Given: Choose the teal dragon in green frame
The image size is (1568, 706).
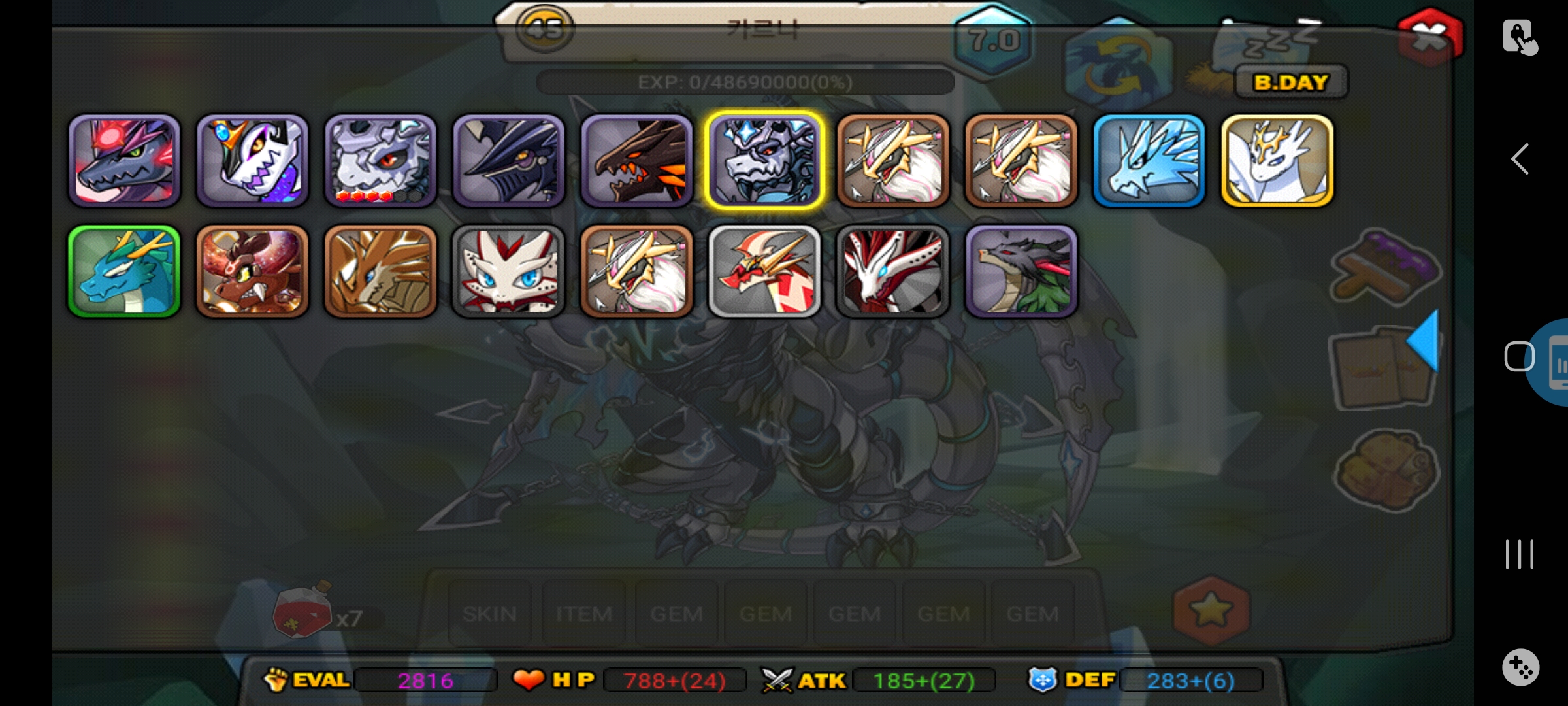Looking at the screenshot, I should (x=124, y=271).
